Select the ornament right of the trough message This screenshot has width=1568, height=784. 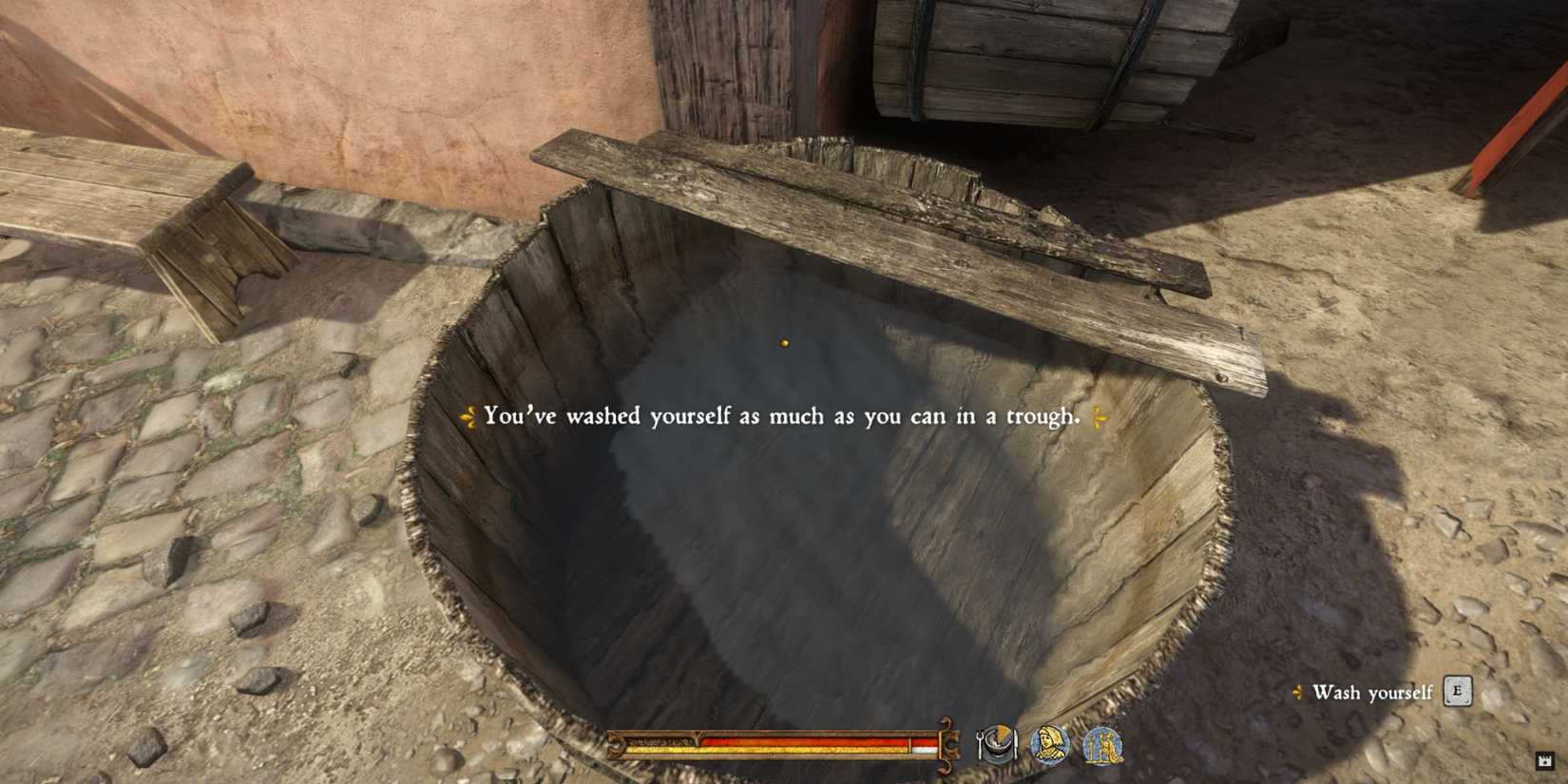point(1102,413)
